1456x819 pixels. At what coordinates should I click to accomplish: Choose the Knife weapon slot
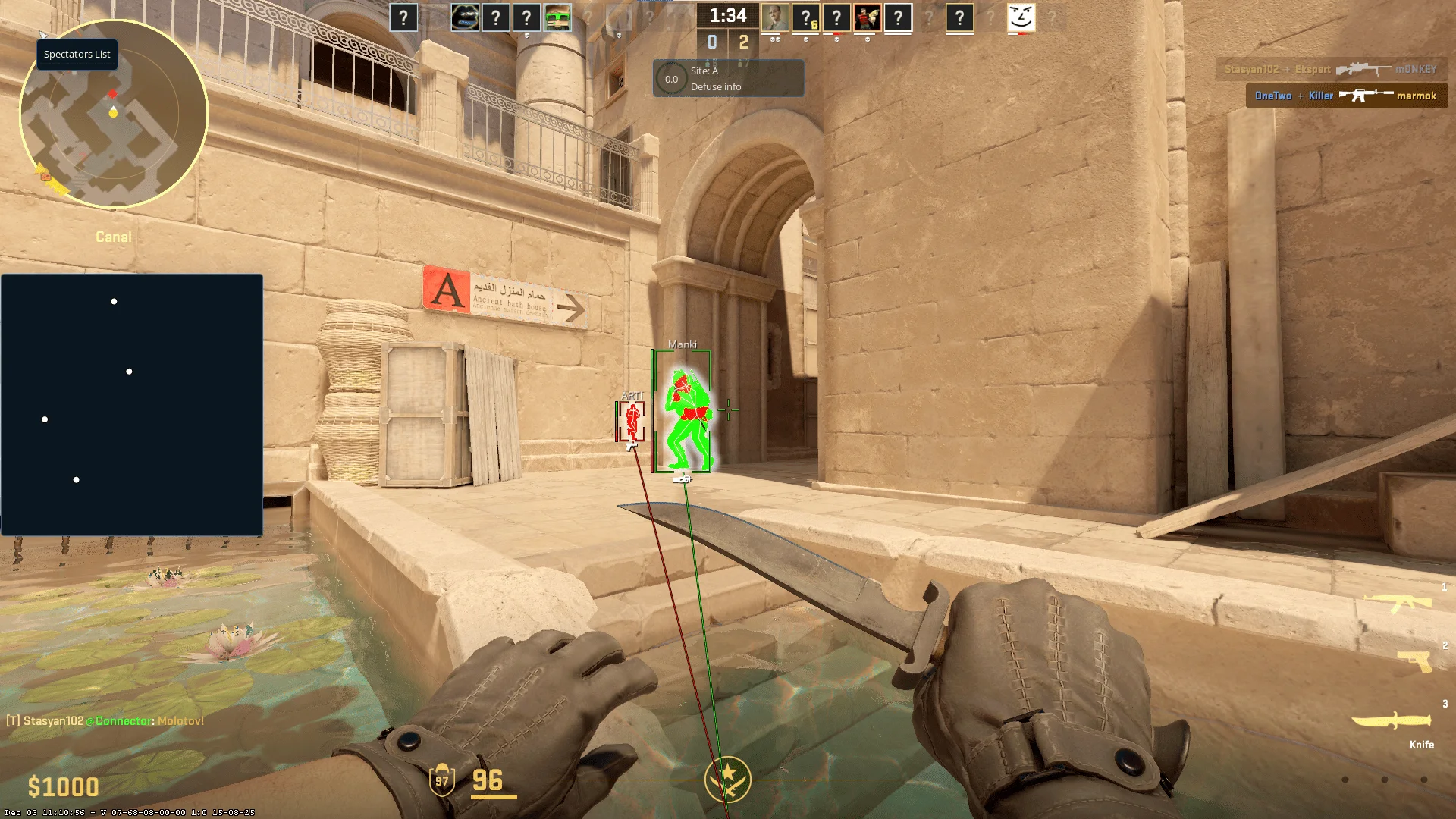(x=1392, y=720)
